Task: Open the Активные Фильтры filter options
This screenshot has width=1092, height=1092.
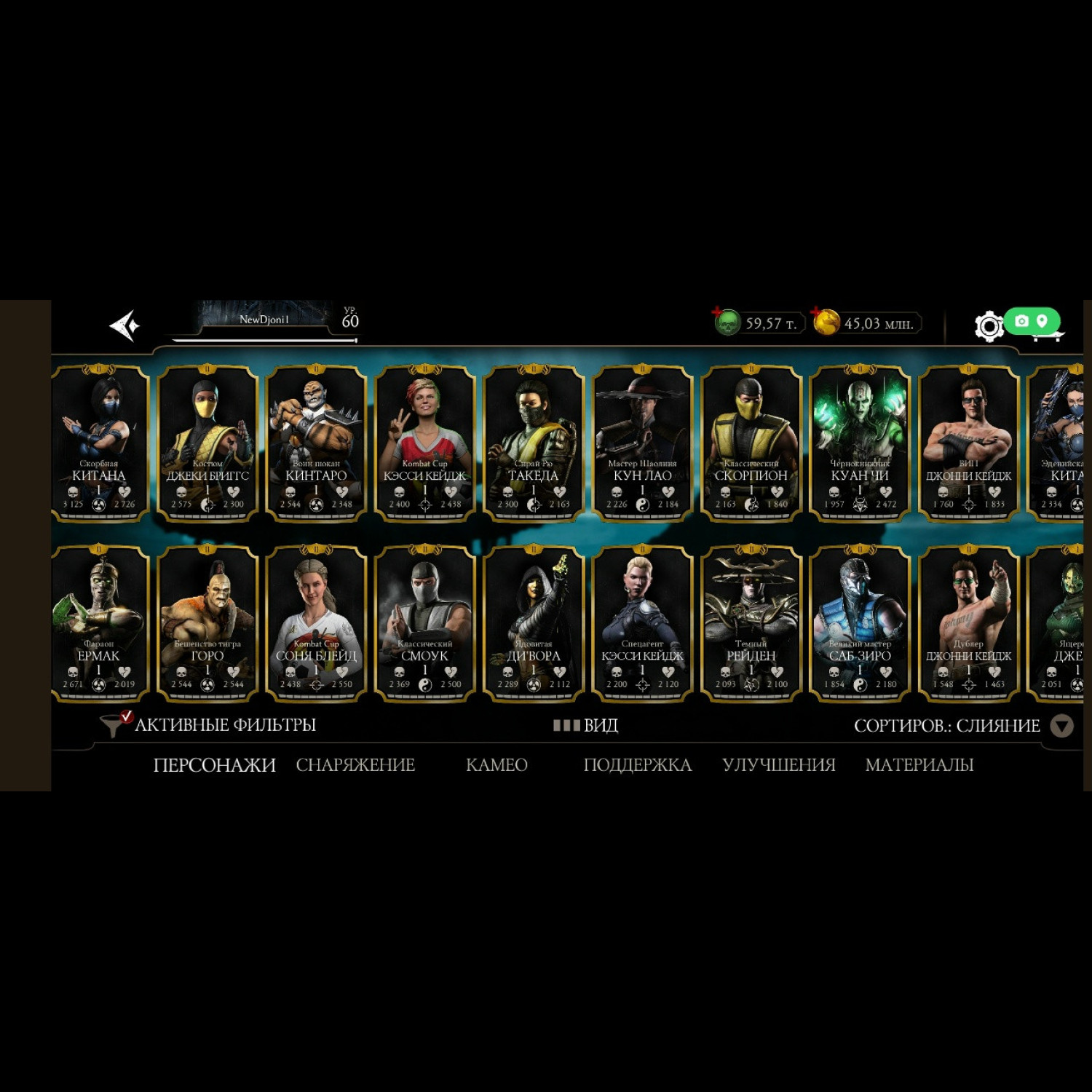Action: click(x=211, y=725)
